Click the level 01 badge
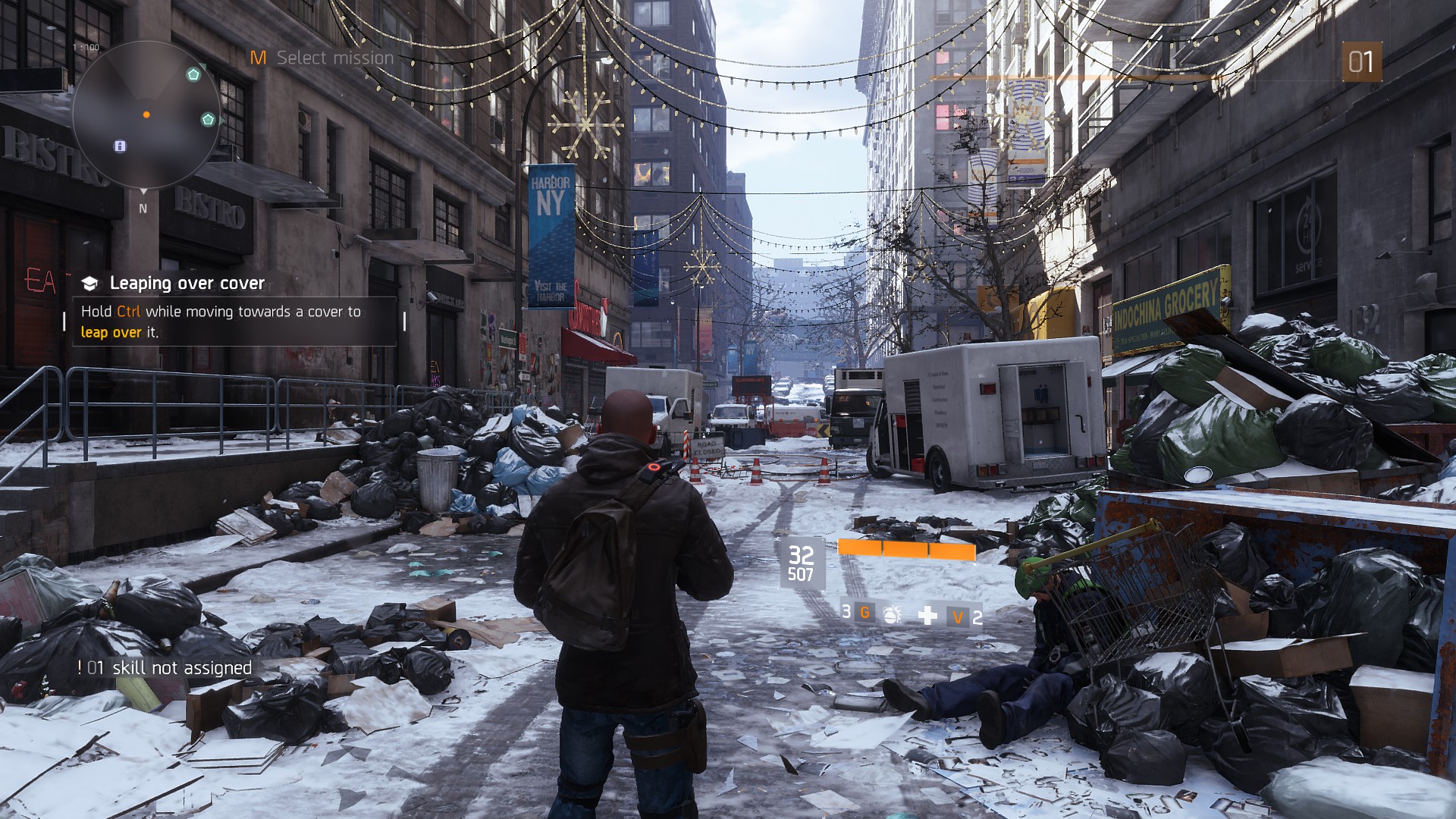1456x819 pixels. coord(1361,61)
